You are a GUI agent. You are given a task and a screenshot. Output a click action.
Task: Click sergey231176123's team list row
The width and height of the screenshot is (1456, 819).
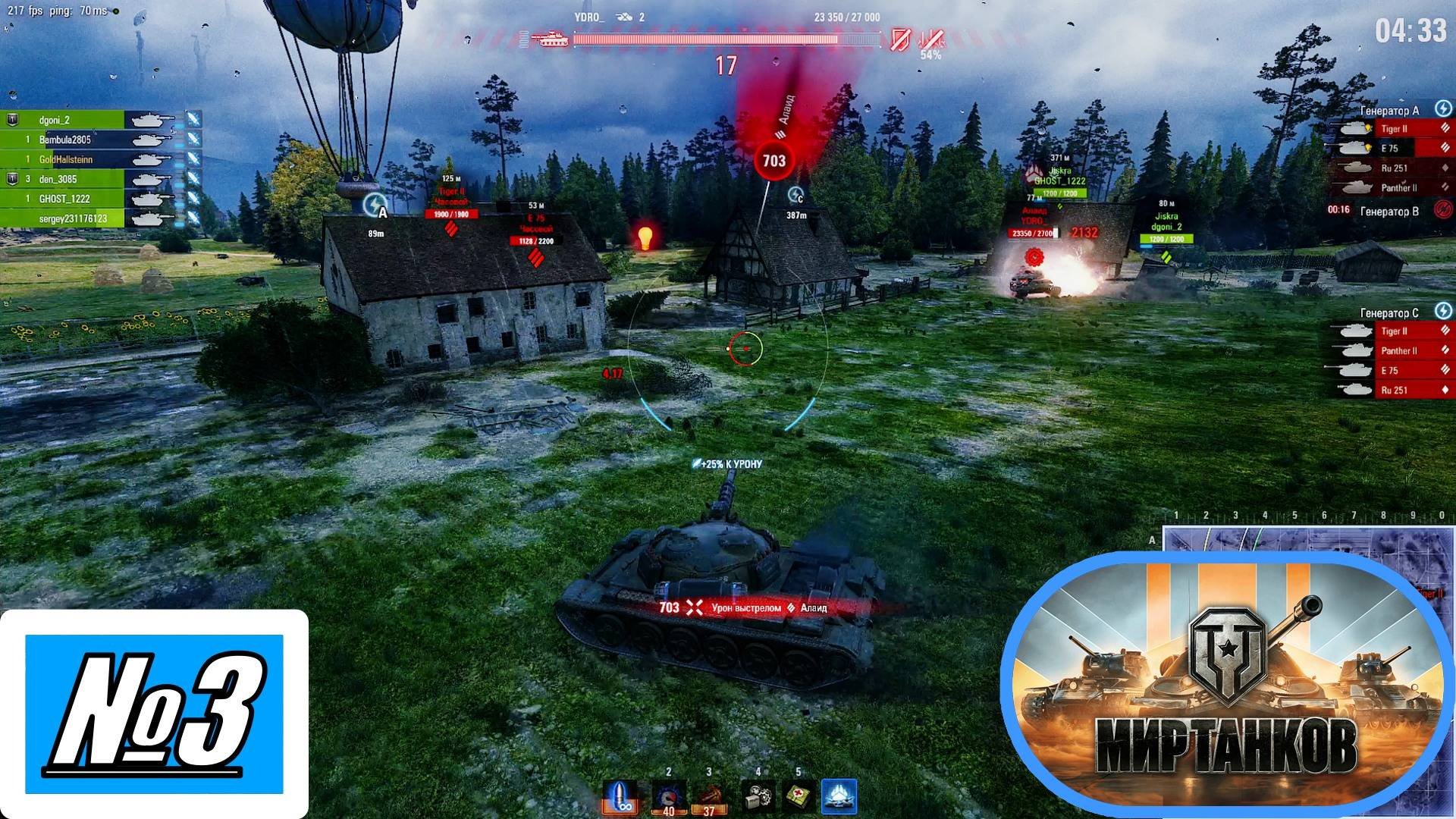tap(72, 218)
